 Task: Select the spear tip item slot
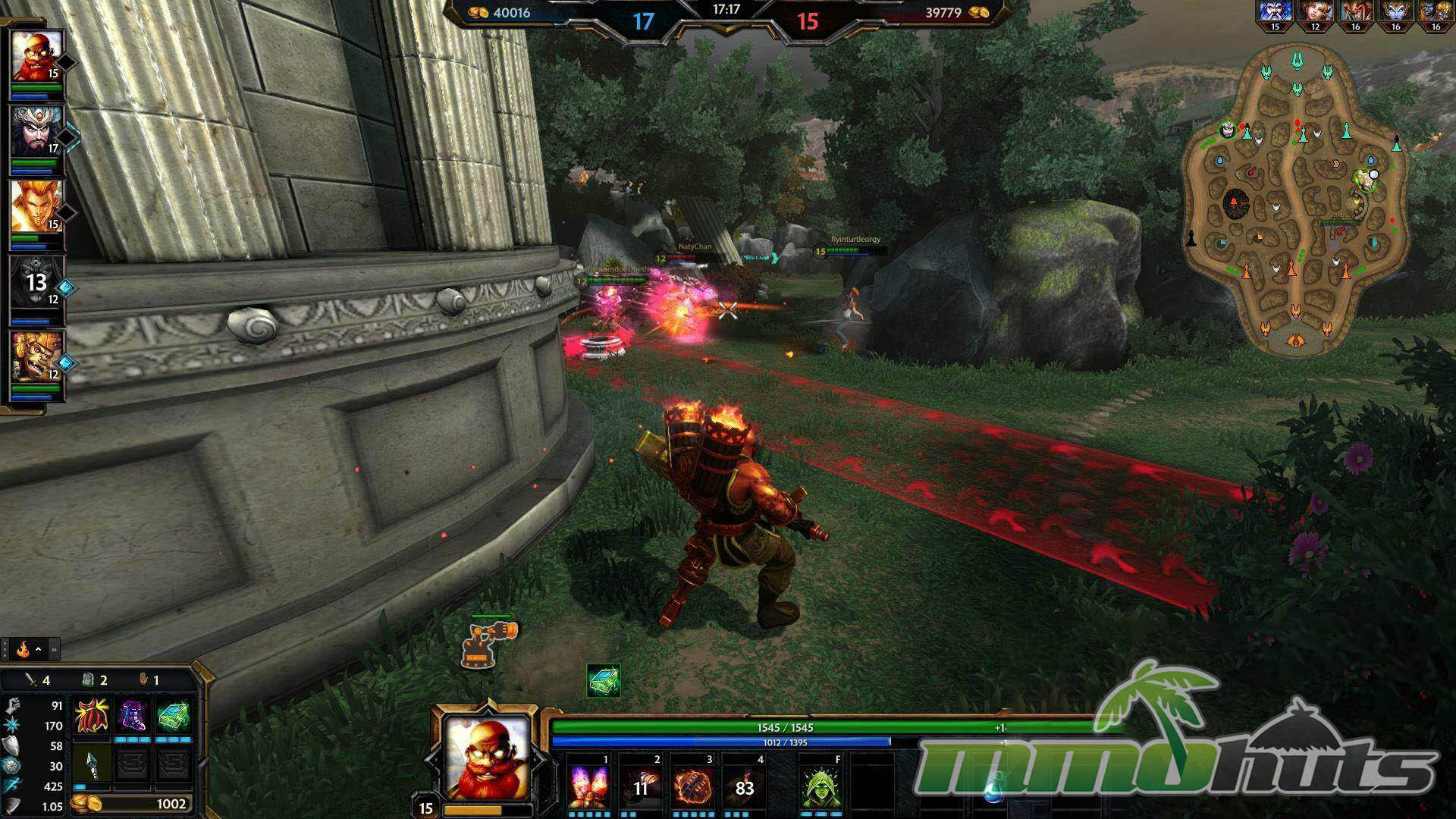pos(93,763)
